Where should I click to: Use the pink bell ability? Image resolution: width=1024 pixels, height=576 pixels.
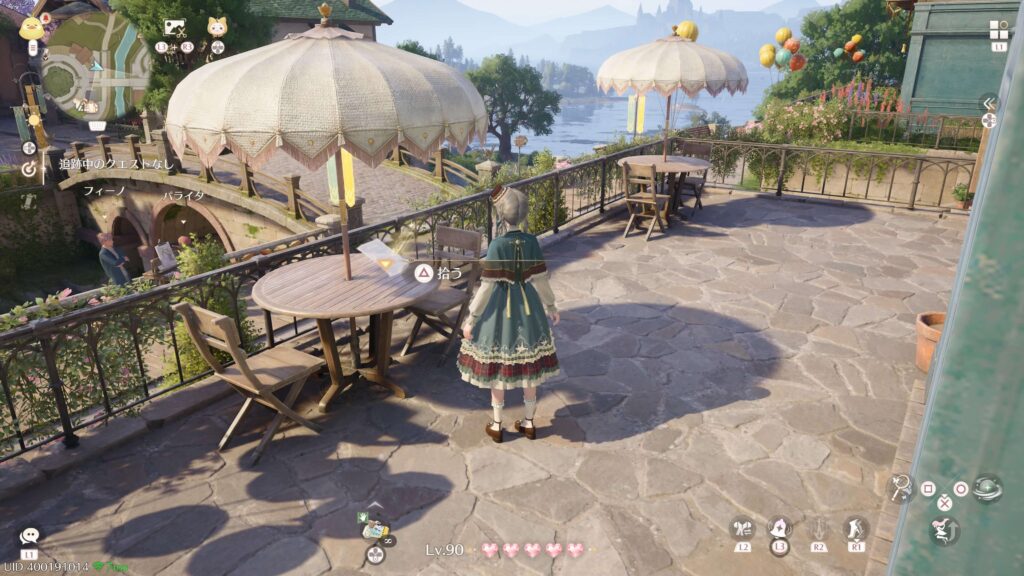[x=780, y=527]
